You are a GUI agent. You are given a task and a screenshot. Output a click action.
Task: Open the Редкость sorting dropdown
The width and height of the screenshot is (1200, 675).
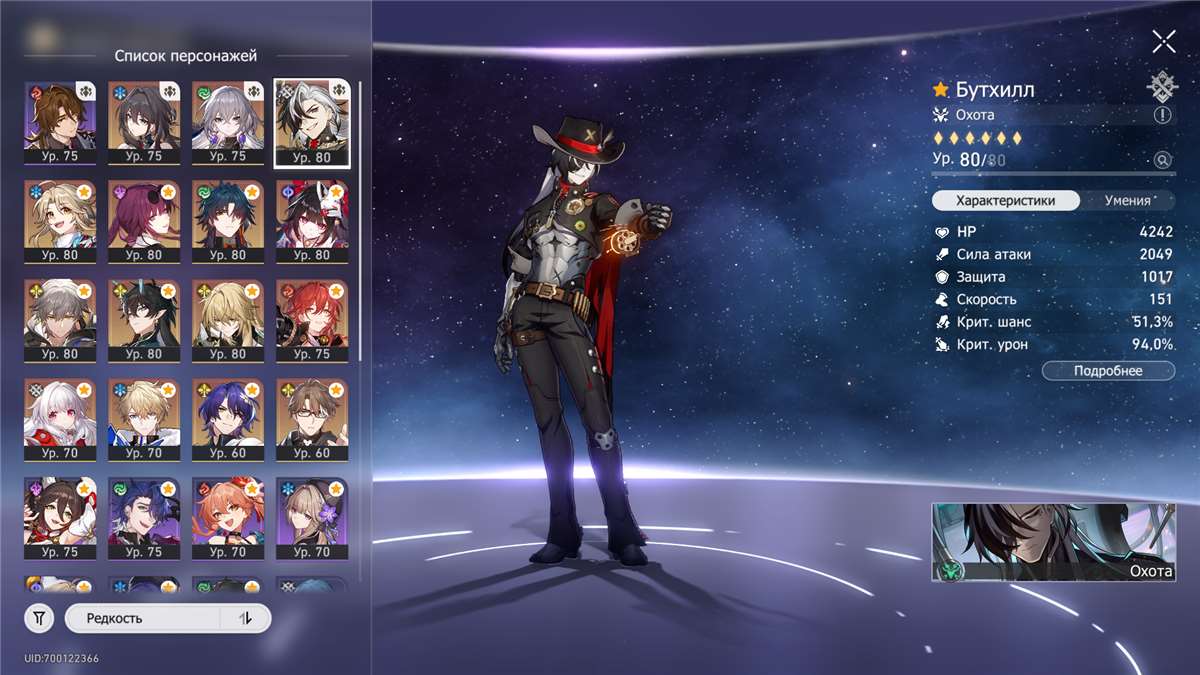tap(140, 619)
